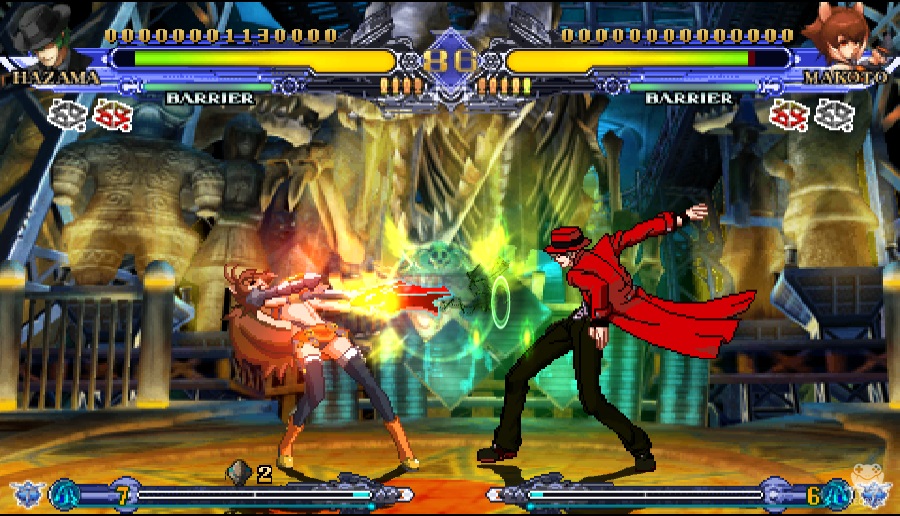Select Makoto's character portrait
The image size is (900, 516).
coord(856,40)
